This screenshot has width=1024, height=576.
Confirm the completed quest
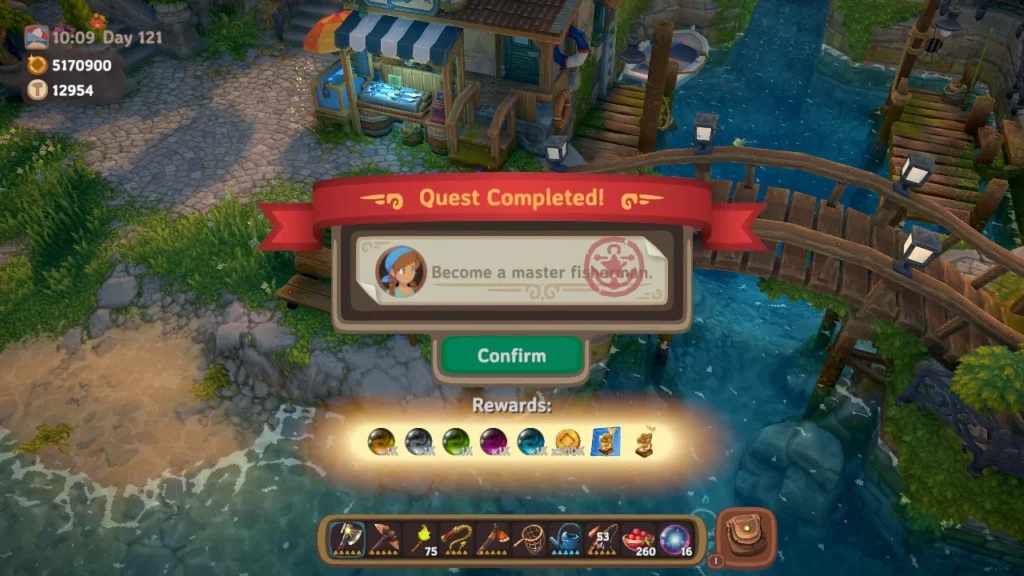coord(511,356)
